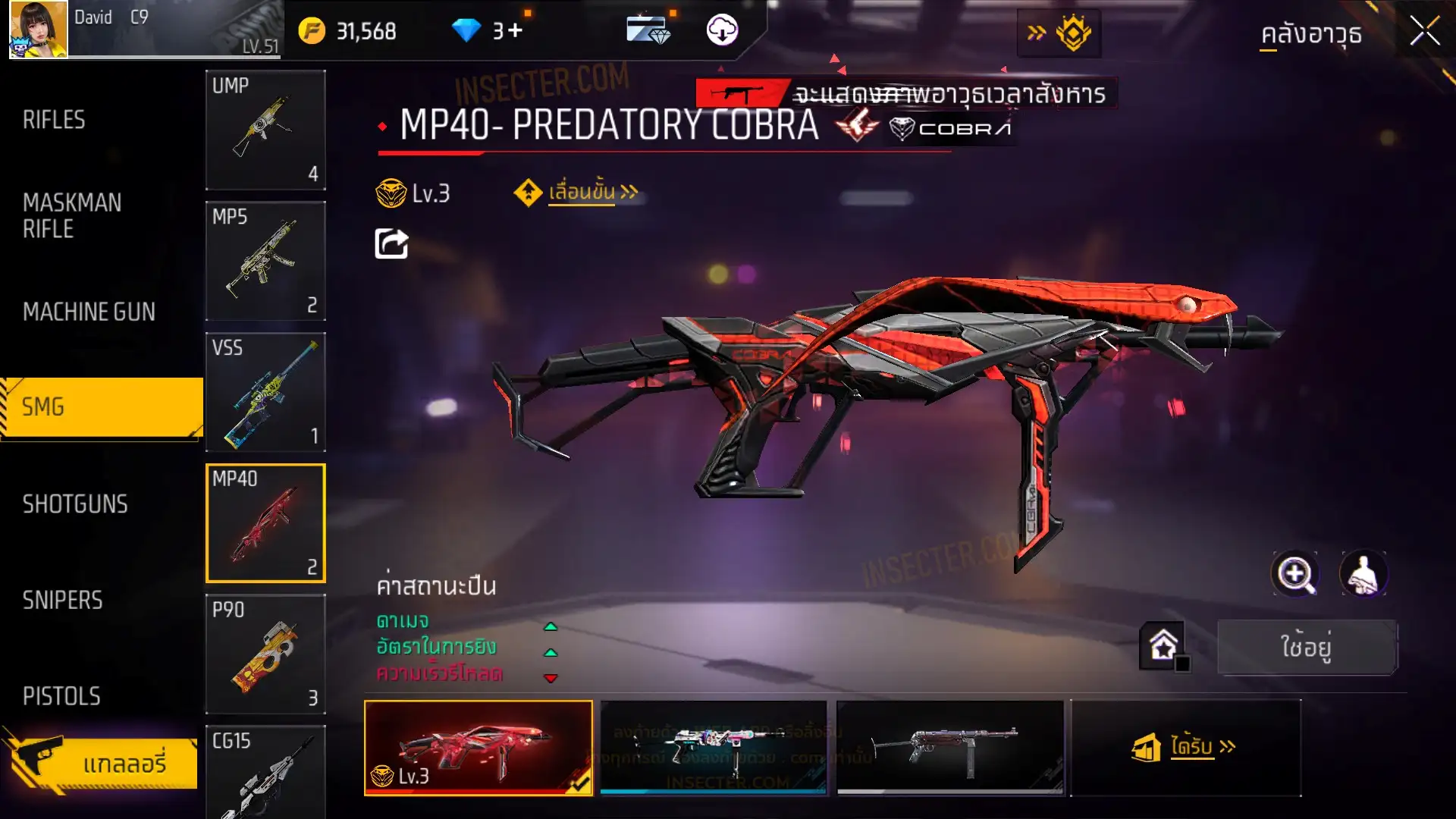Image resolution: width=1456 pixels, height=819 pixels.
Task: Switch to the PISTOLS category
Action: pos(61,696)
